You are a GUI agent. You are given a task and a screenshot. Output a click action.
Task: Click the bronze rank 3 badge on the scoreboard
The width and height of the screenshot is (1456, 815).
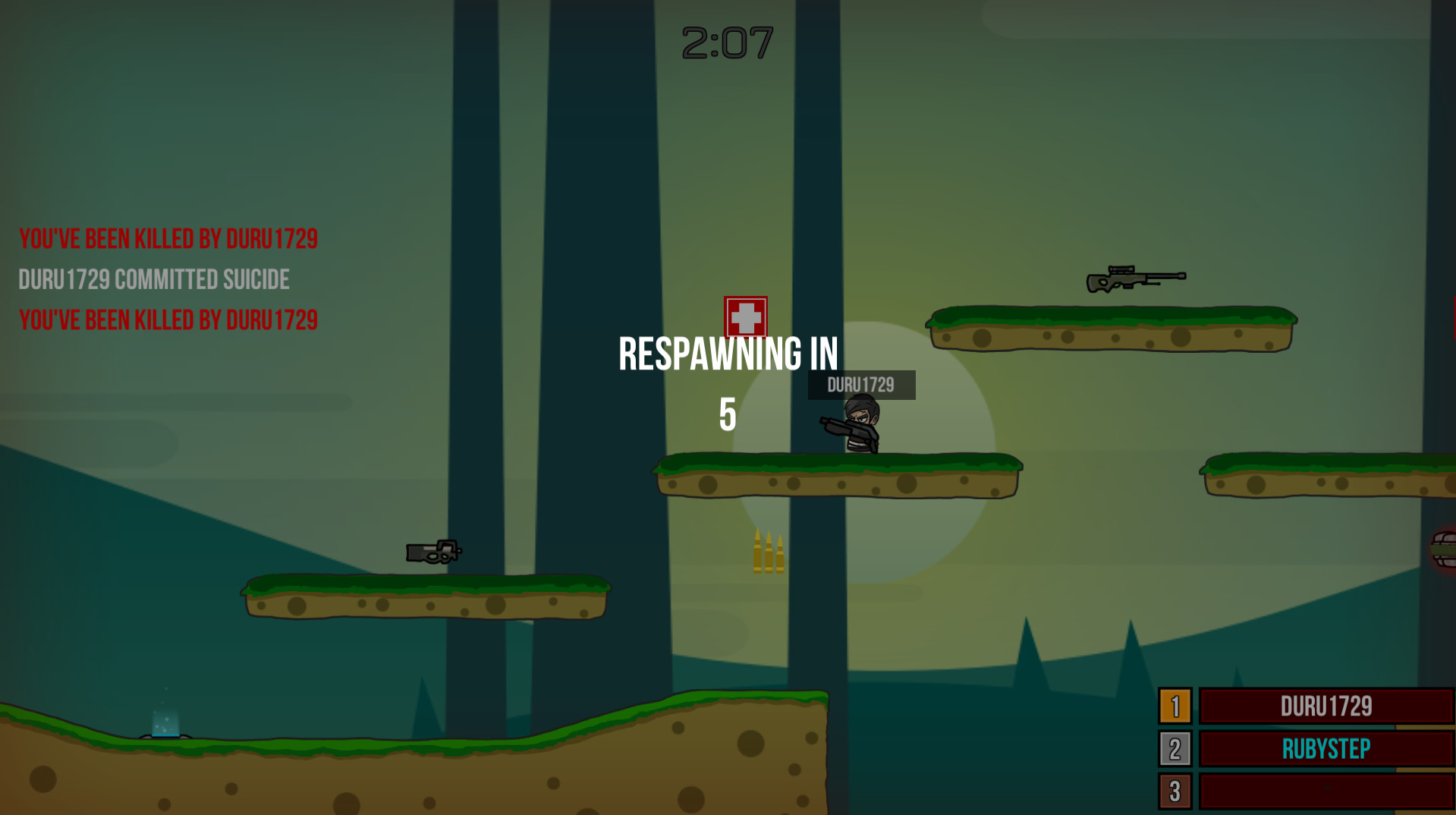point(1177,791)
